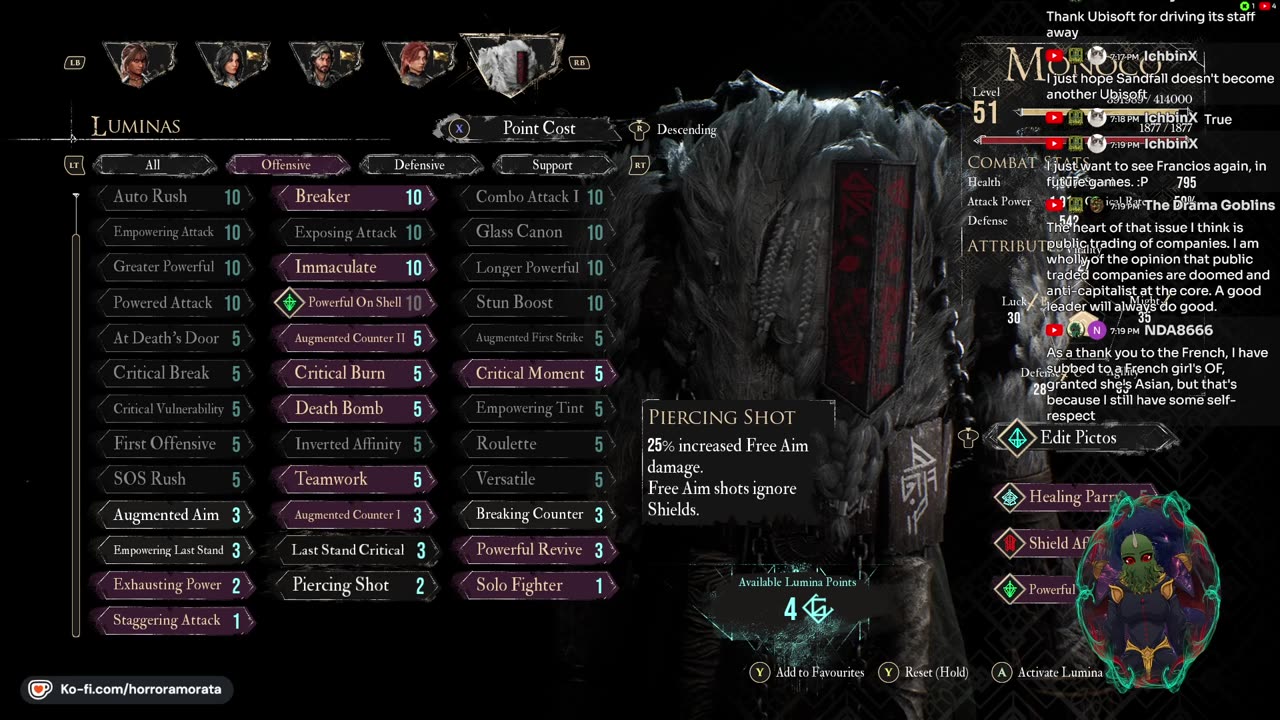Image resolution: width=1280 pixels, height=720 pixels.
Task: Open the Edit Pictos menu
Action: tap(1078, 437)
